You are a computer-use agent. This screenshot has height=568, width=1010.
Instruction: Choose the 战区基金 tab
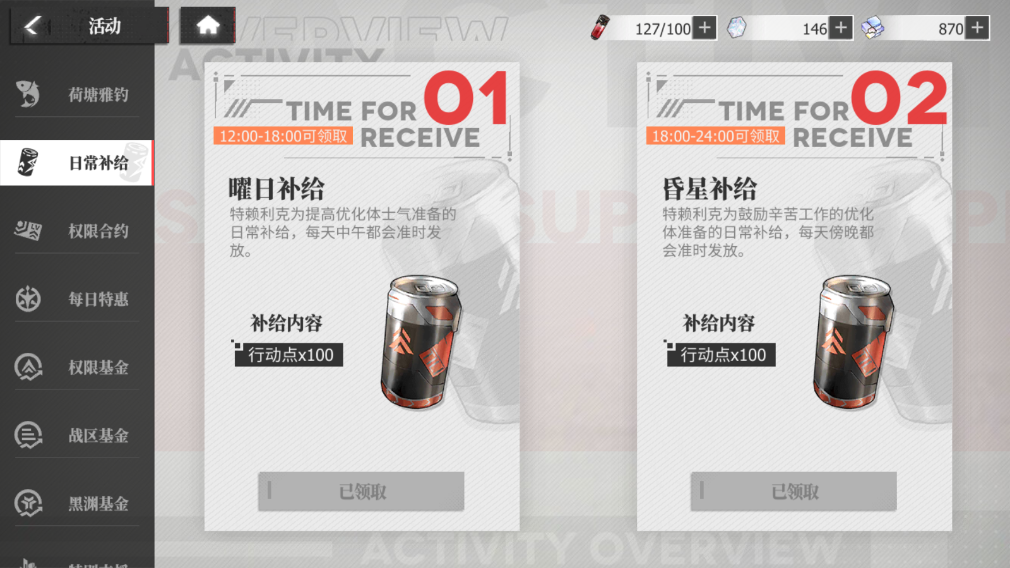click(77, 435)
